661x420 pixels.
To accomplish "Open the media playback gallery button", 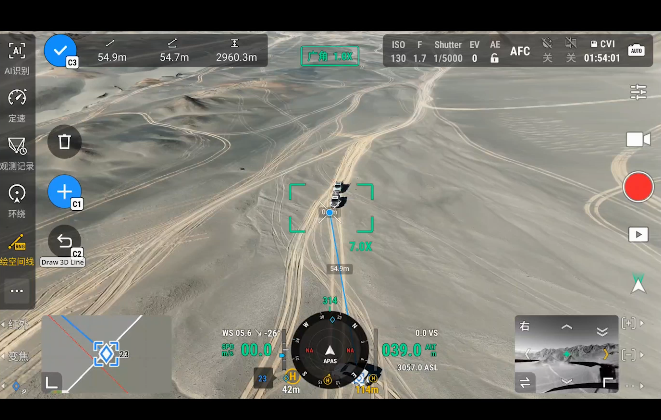I will click(638, 234).
